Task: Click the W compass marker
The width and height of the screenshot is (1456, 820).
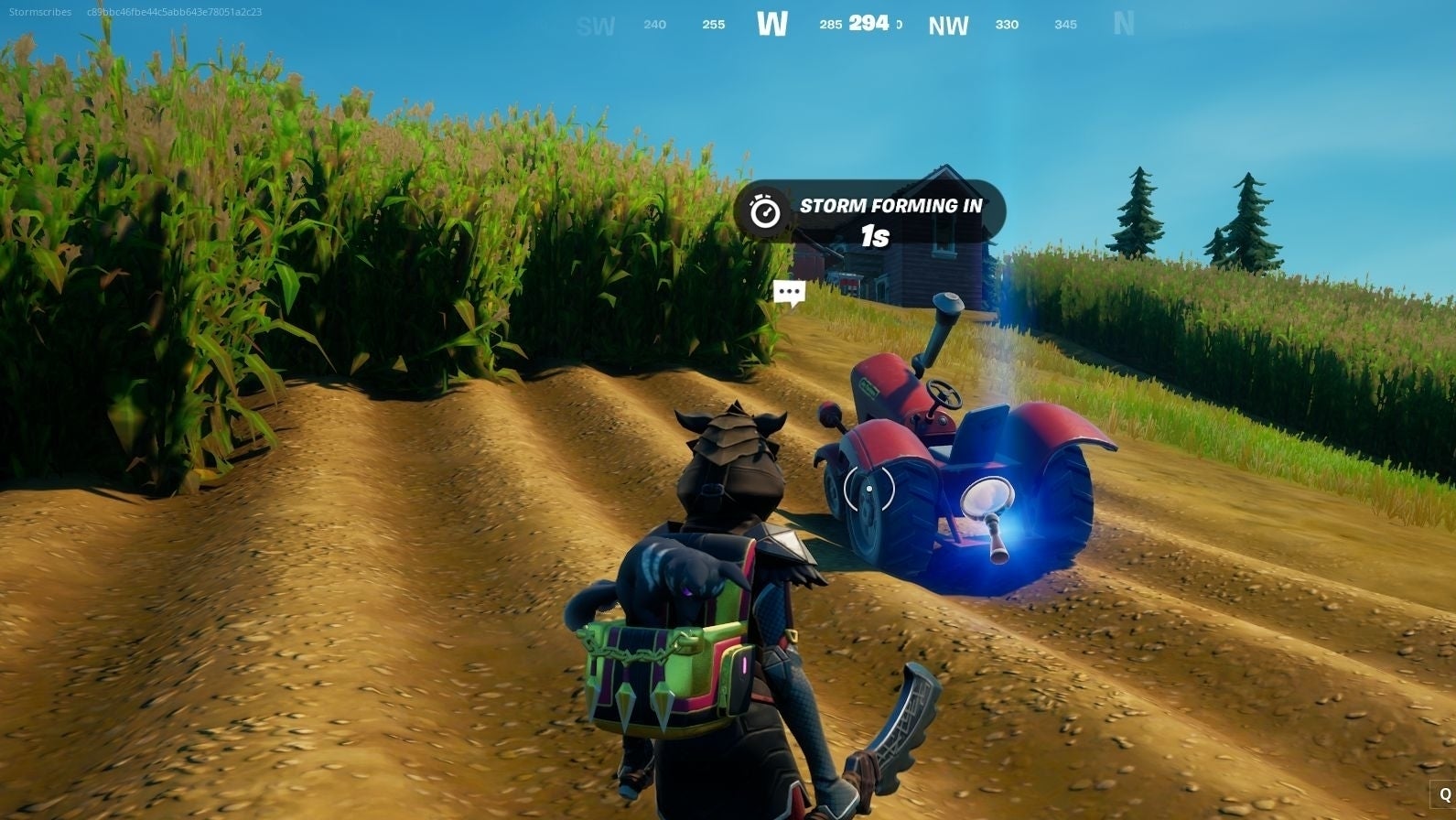Action: pyautogui.click(x=773, y=24)
